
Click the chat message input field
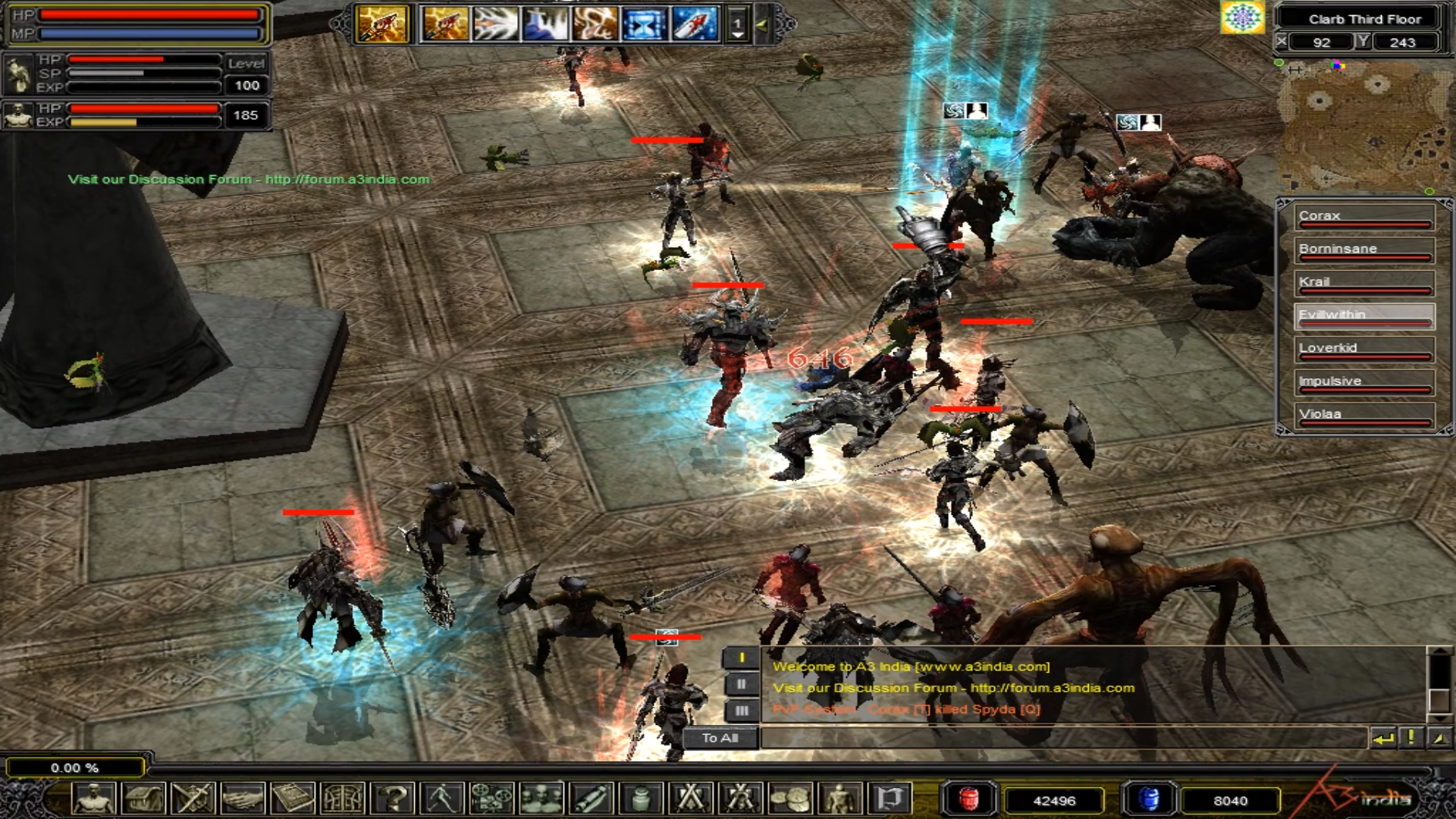click(x=1062, y=738)
